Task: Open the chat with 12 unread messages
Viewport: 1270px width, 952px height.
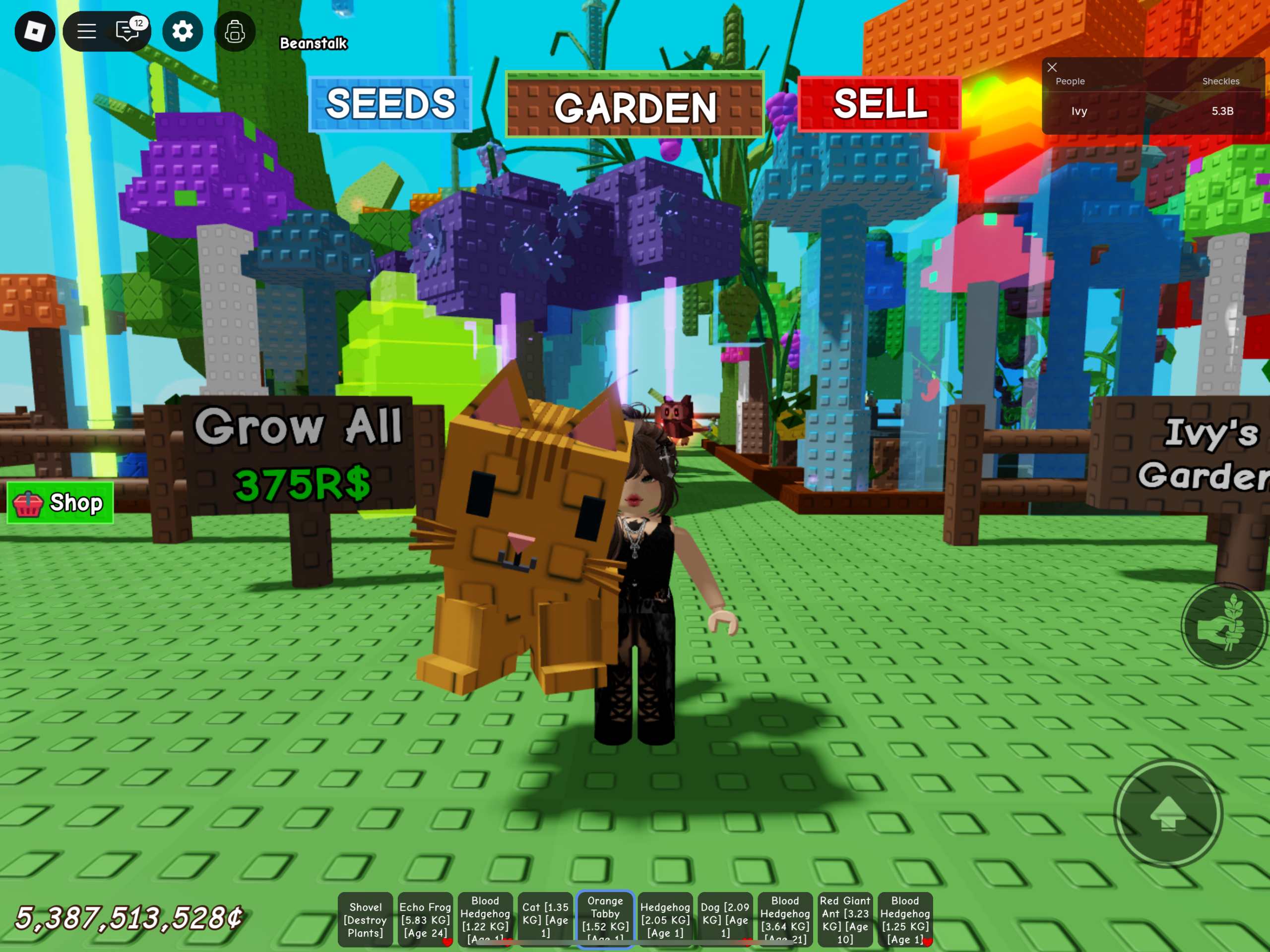Action: tap(127, 32)
